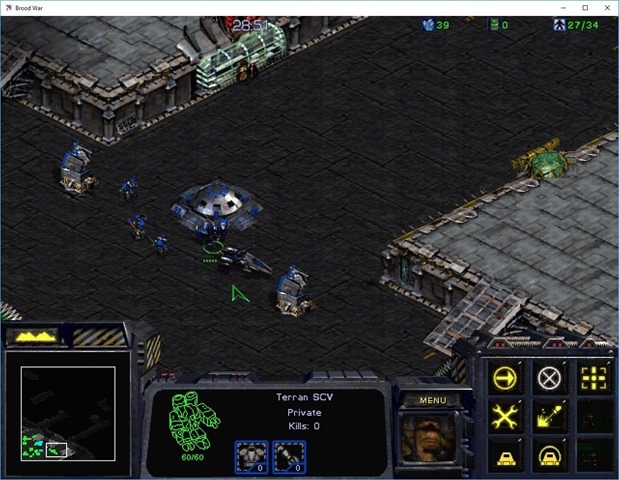Viewport: 619px width, 480px height.
Task: Activate the Gather resources command
Action: pos(550,416)
